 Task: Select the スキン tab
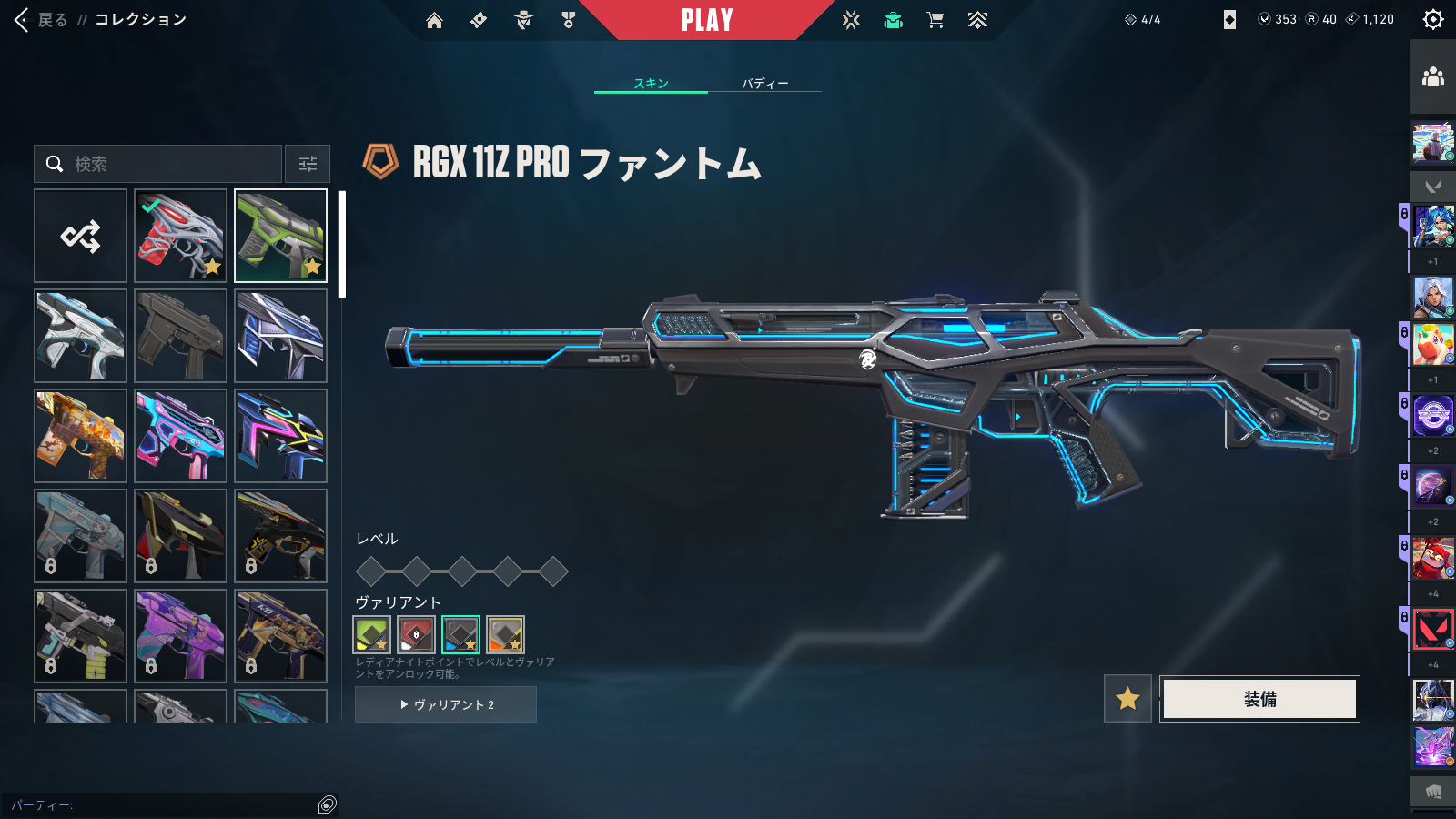coord(651,83)
